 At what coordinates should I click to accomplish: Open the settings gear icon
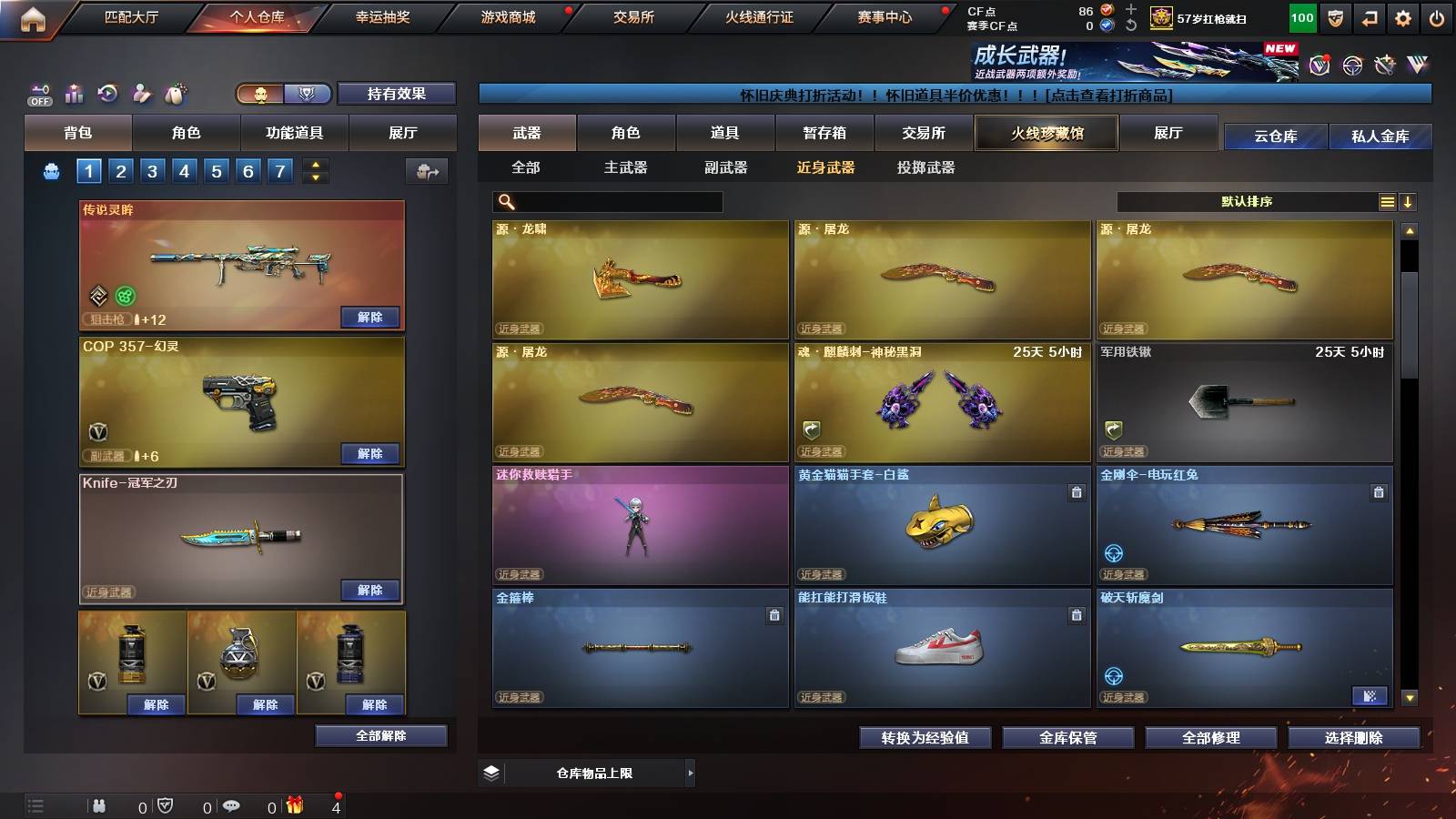tap(1403, 15)
